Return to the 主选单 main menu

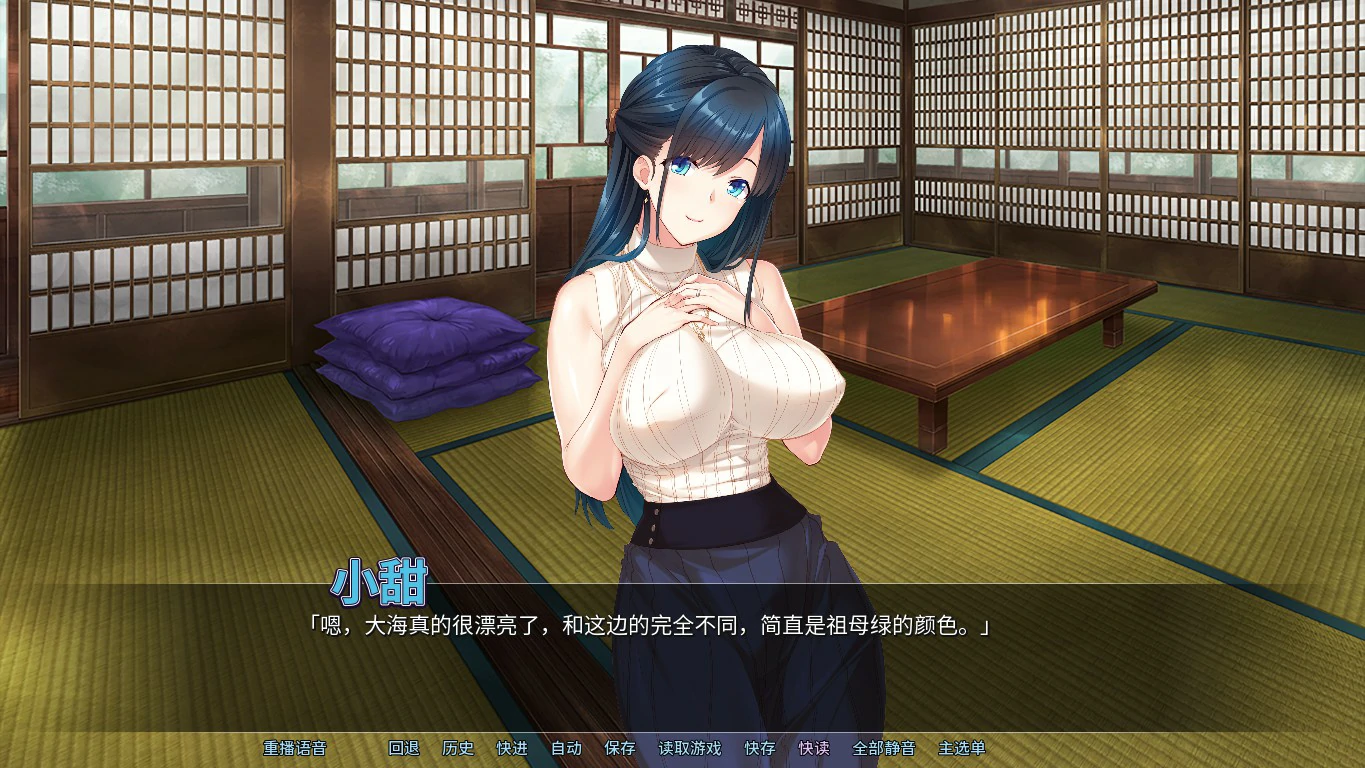tap(961, 748)
